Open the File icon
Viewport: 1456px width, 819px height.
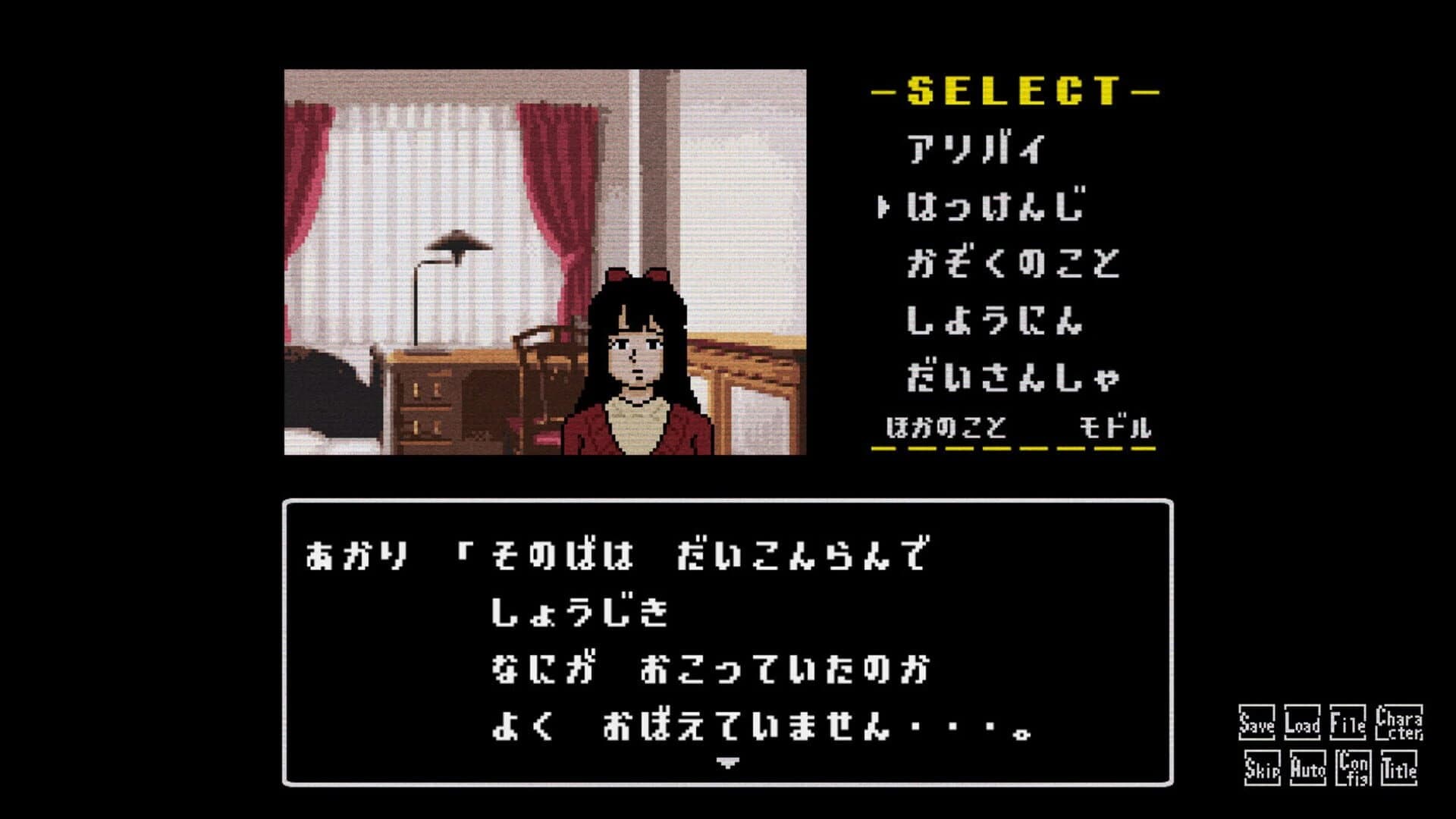[1350, 723]
